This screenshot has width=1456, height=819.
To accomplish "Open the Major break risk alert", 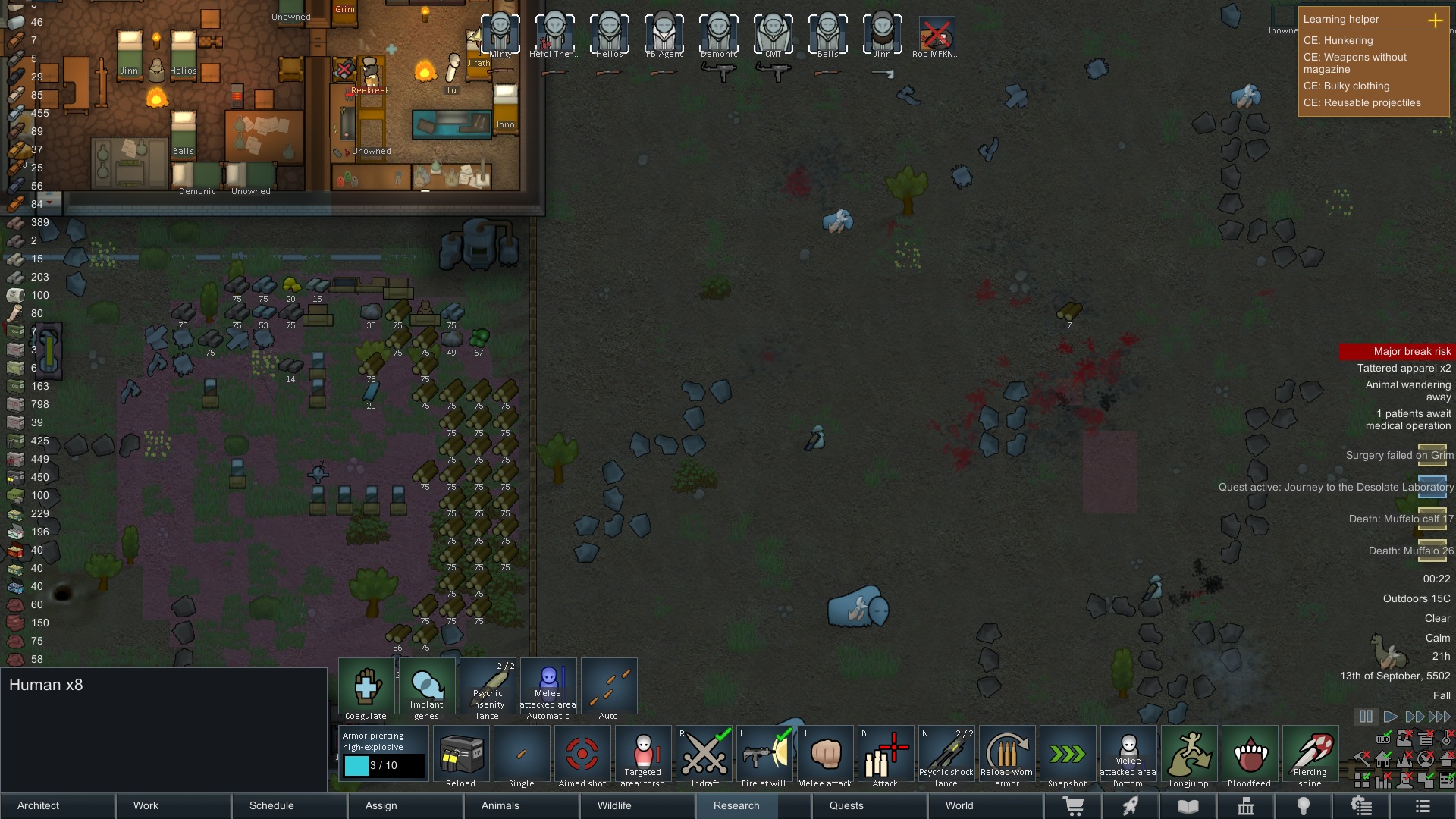I will click(1397, 351).
